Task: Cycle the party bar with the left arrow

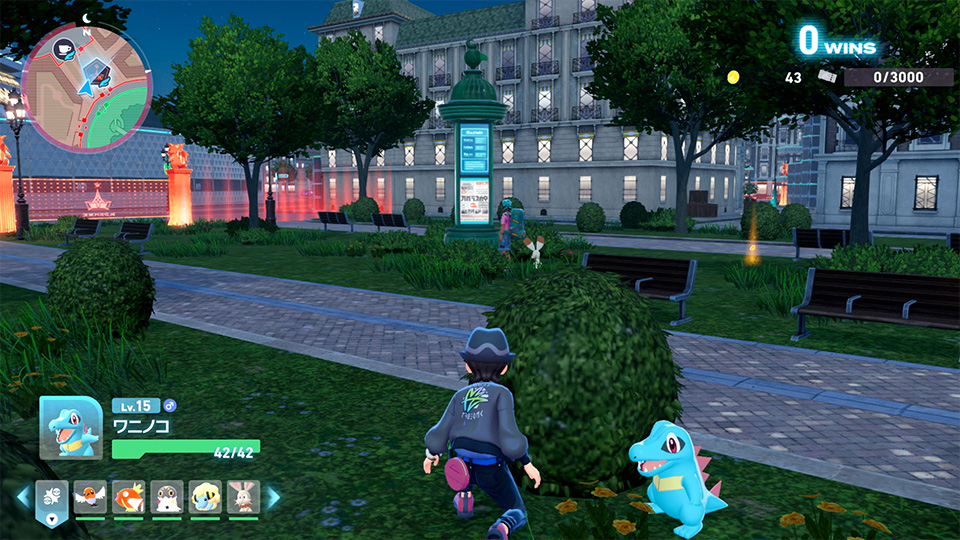Action: [23, 497]
